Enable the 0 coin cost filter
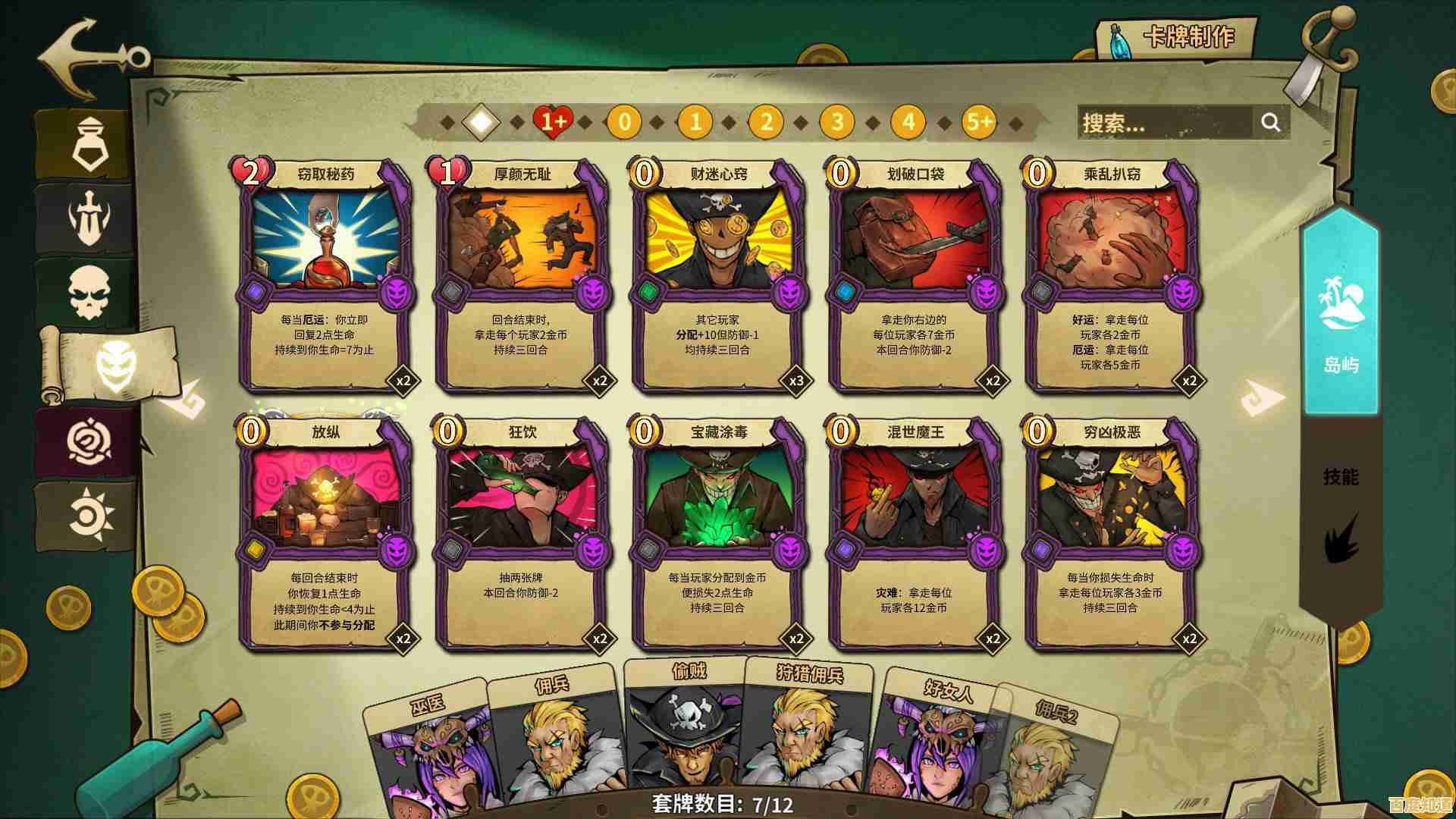 point(623,121)
